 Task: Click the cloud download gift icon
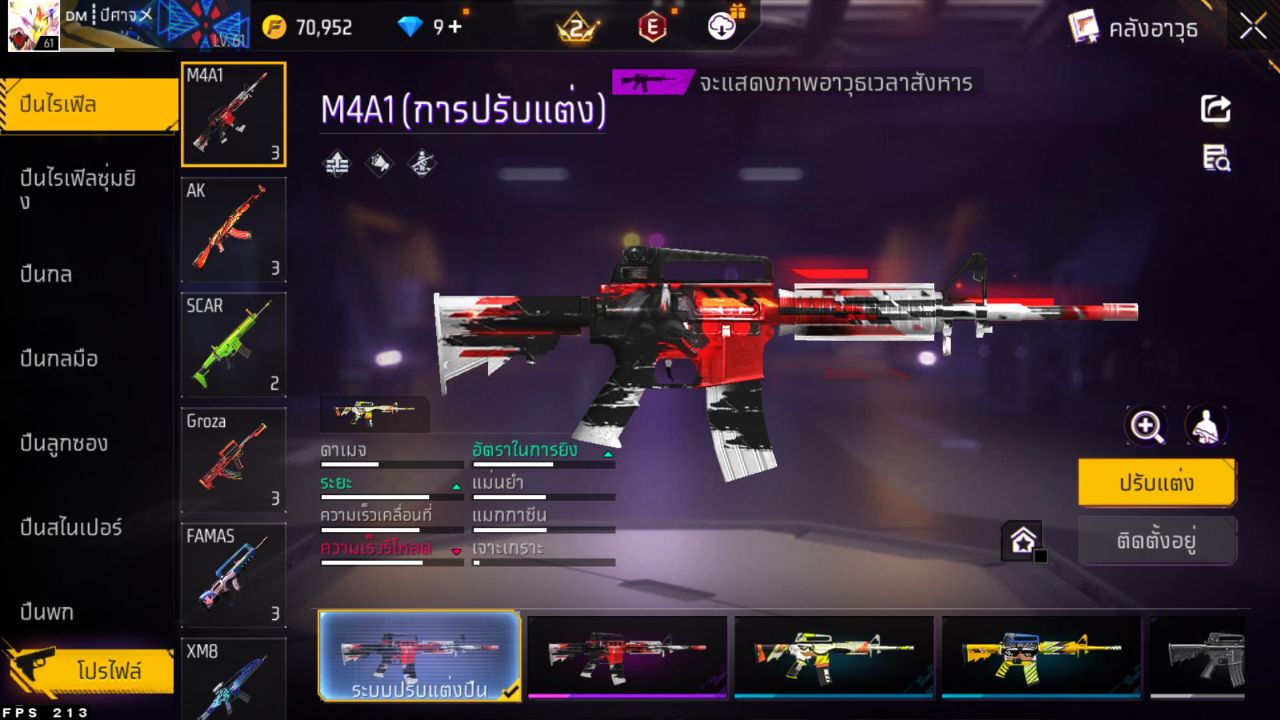[x=722, y=27]
